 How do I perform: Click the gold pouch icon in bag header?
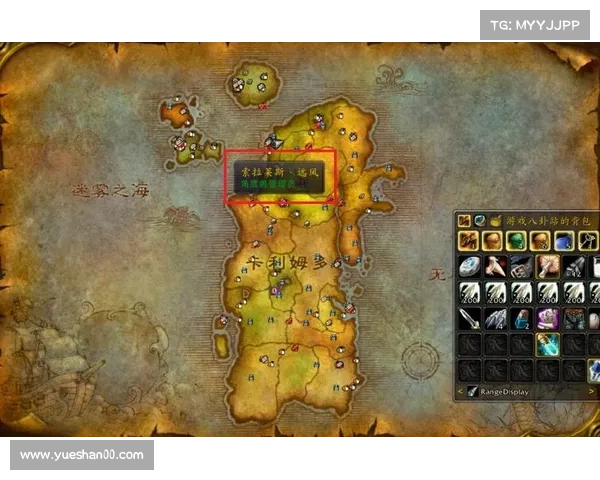[495, 220]
